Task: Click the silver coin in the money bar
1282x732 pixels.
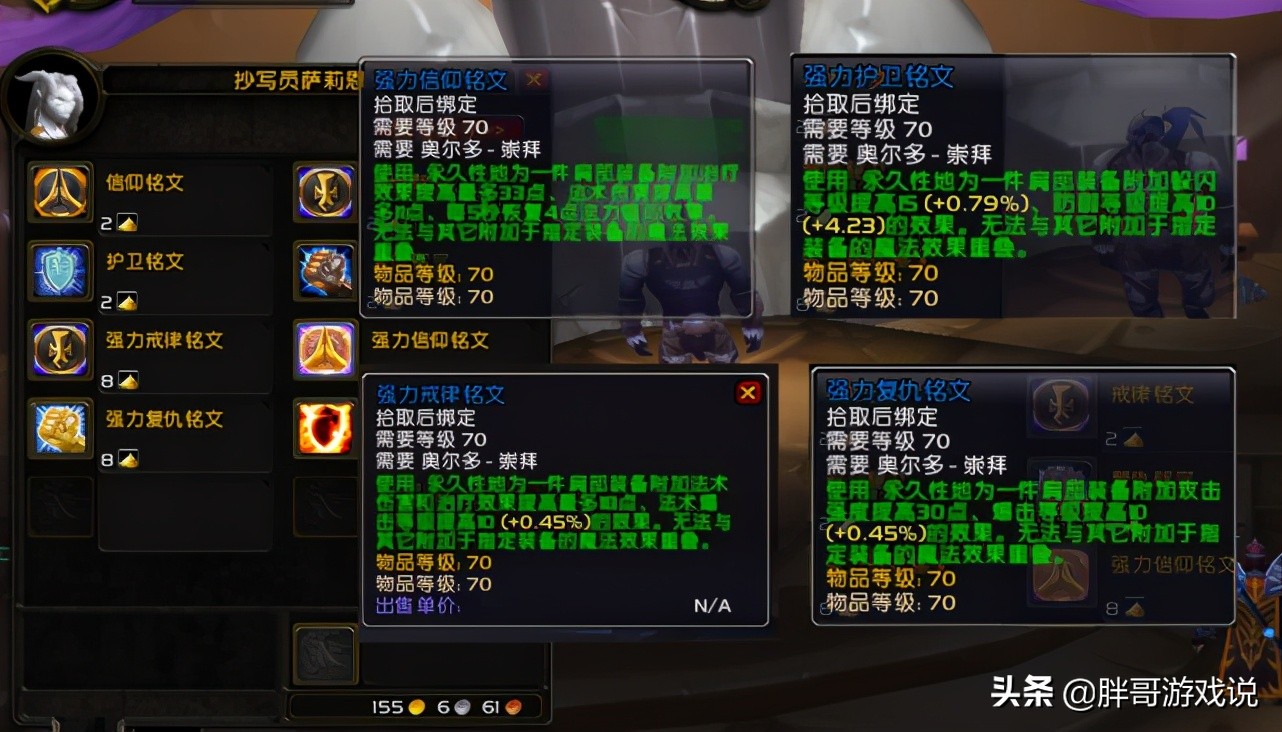Action: (460, 705)
